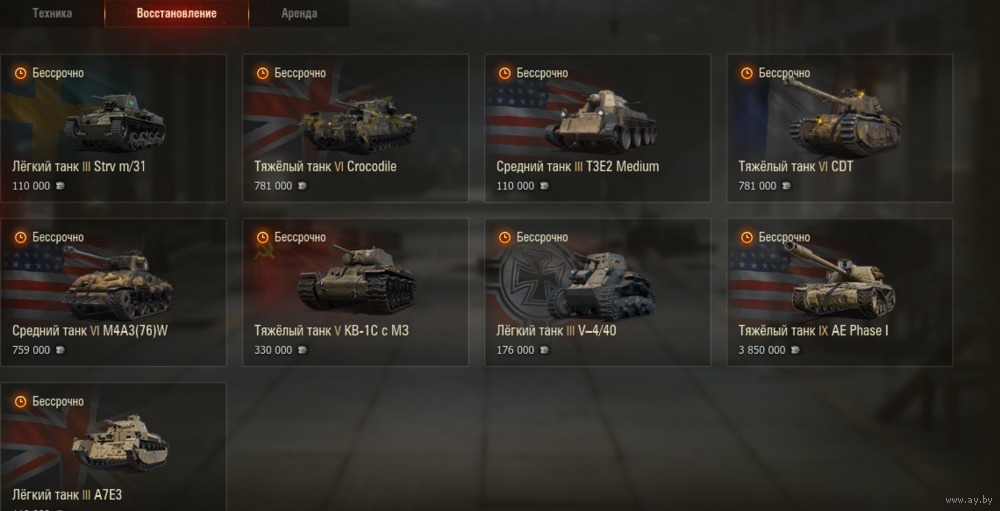
Task: Select the КВ-1С с МЗ tank card
Action: tap(356, 292)
